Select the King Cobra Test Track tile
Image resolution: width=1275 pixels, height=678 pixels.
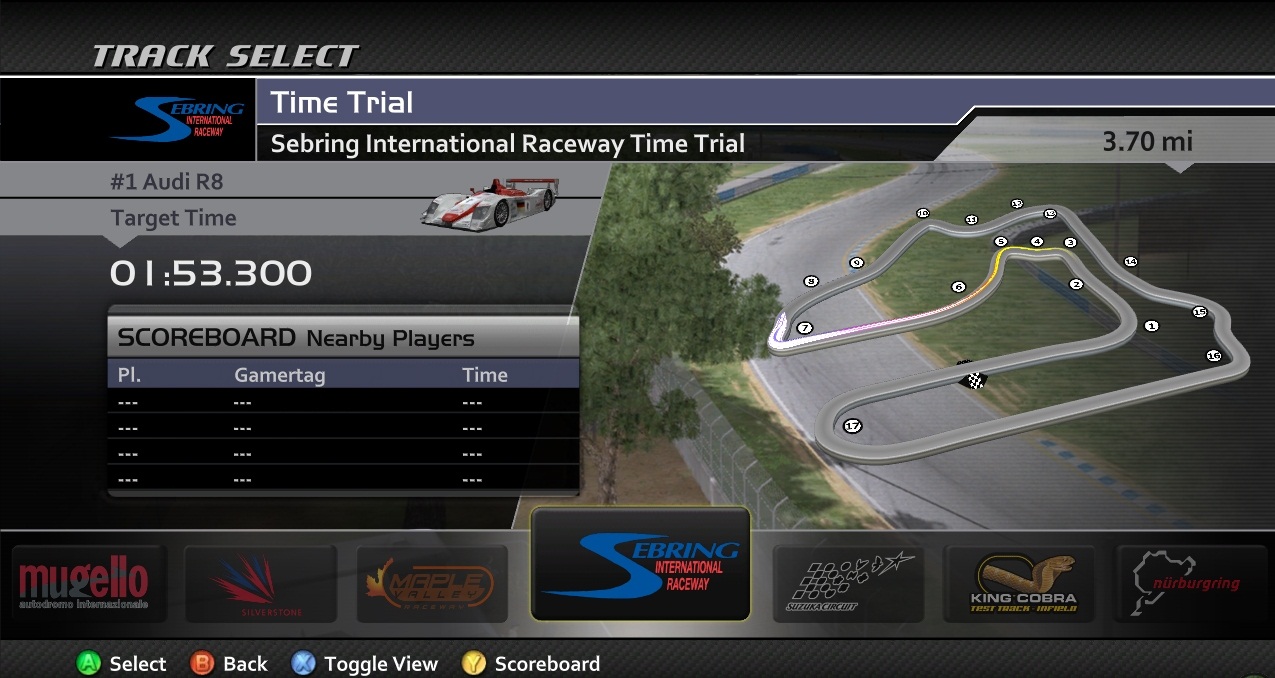click(x=1019, y=584)
